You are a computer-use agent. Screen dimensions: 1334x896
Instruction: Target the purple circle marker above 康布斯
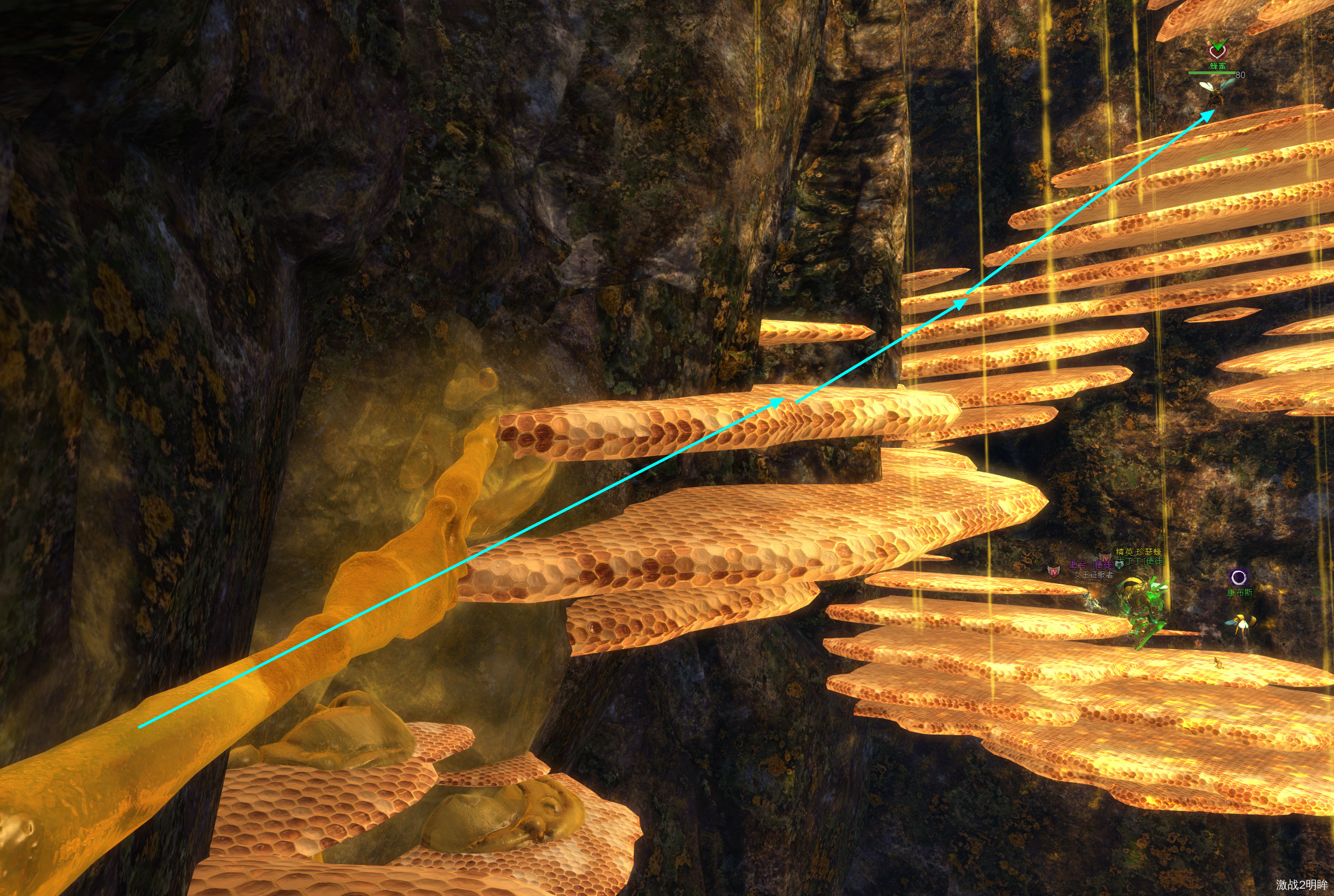(x=1238, y=577)
